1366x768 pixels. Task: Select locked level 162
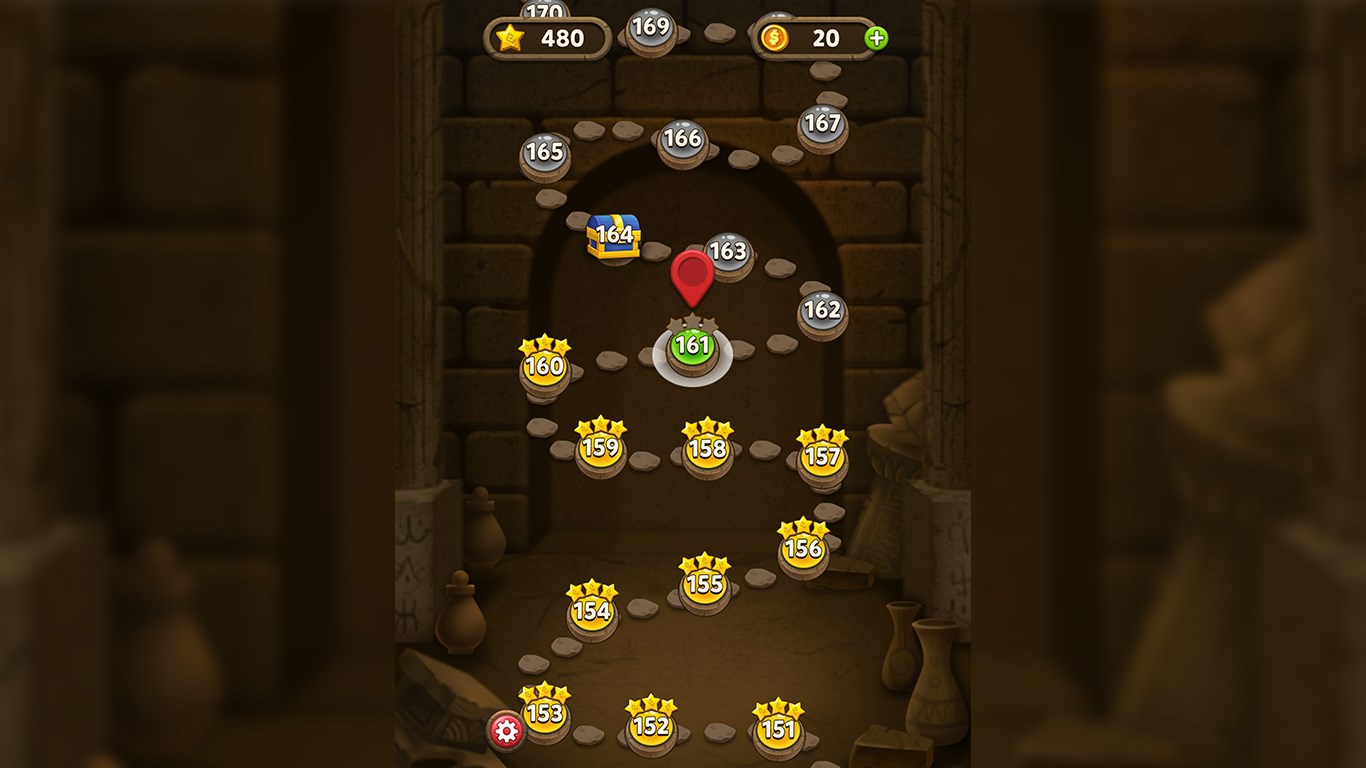click(x=822, y=311)
